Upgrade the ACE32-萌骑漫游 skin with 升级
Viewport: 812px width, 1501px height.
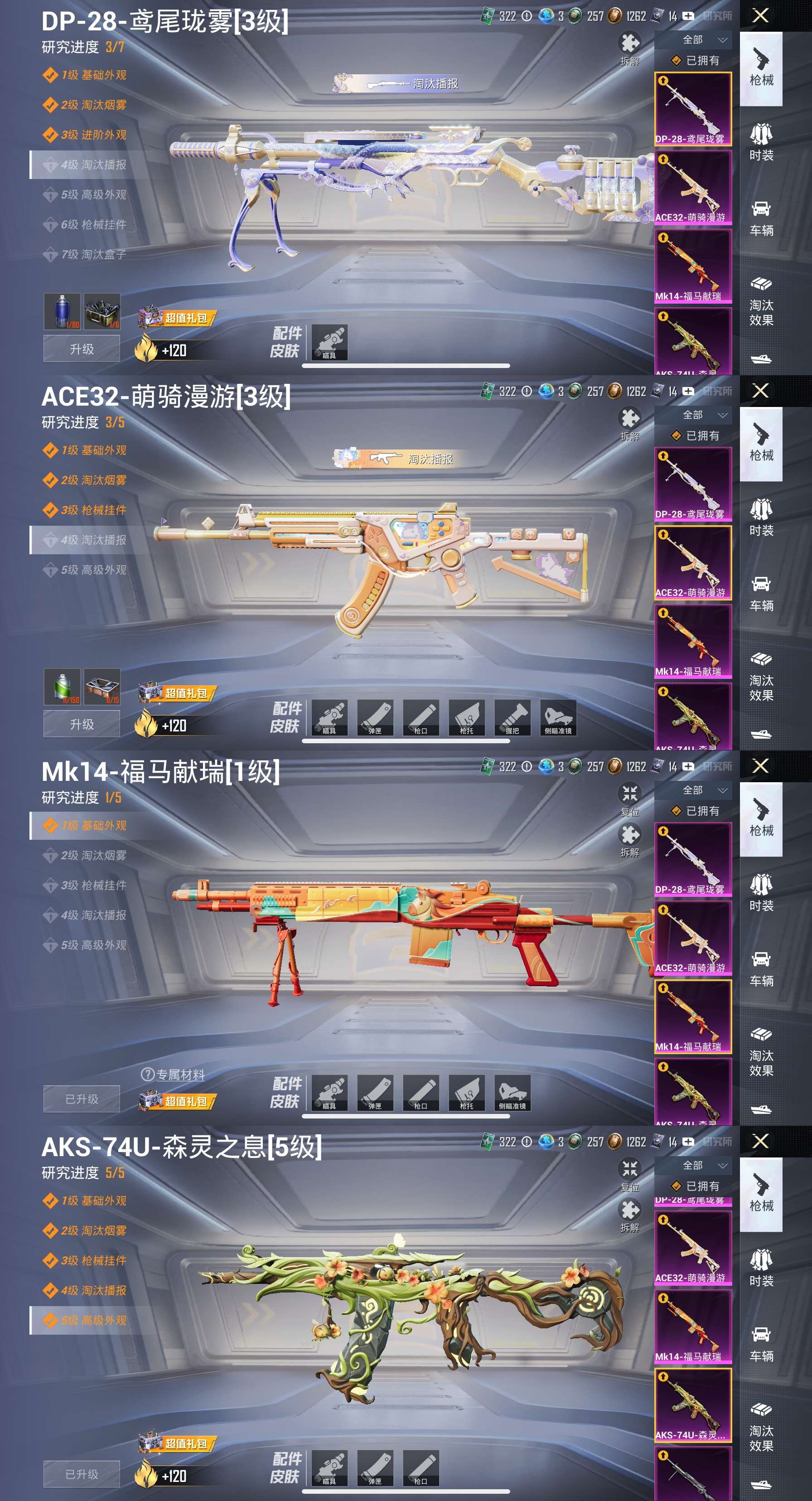[82, 724]
